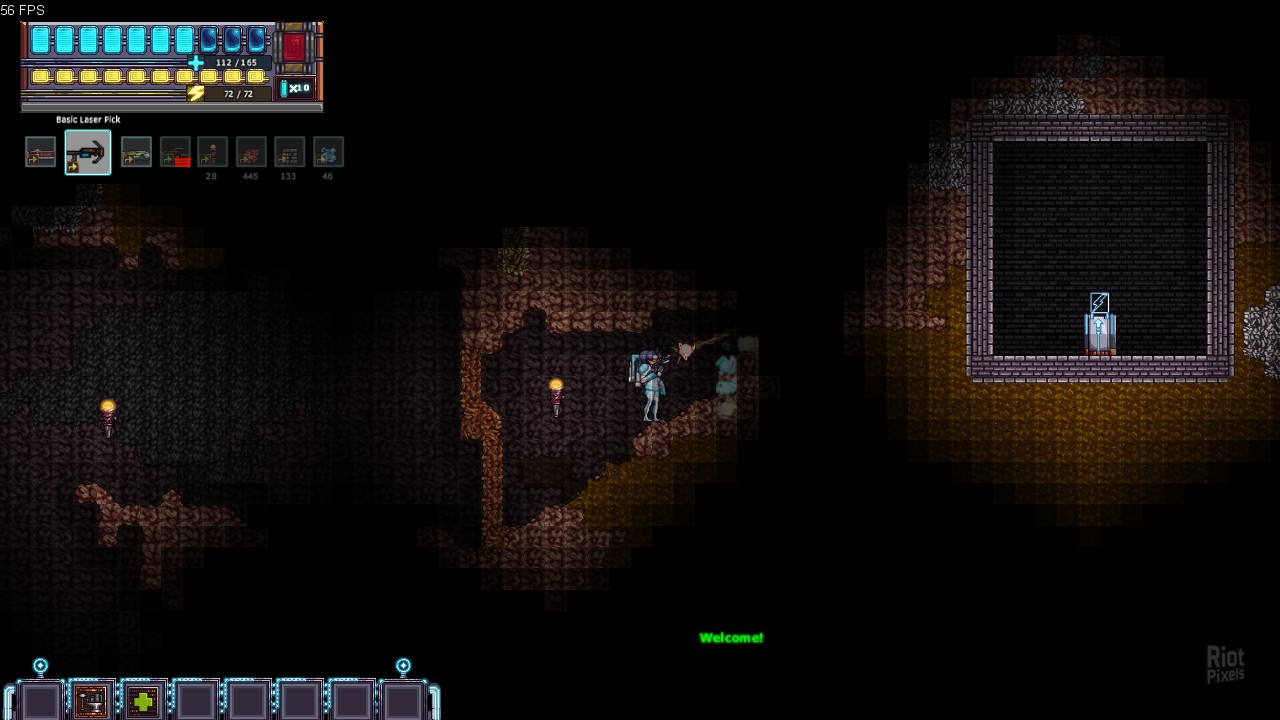
Task: Switch to the green gun tool slot
Action: pos(136,152)
